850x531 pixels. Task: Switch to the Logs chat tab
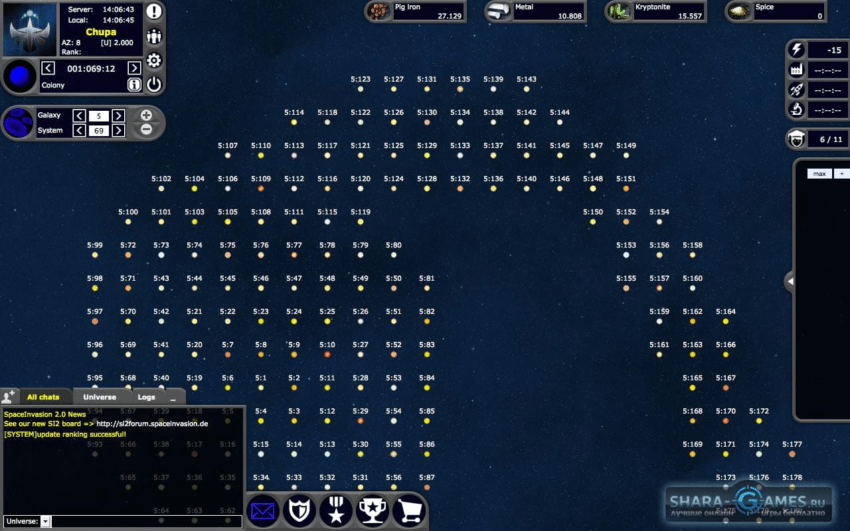[x=146, y=397]
